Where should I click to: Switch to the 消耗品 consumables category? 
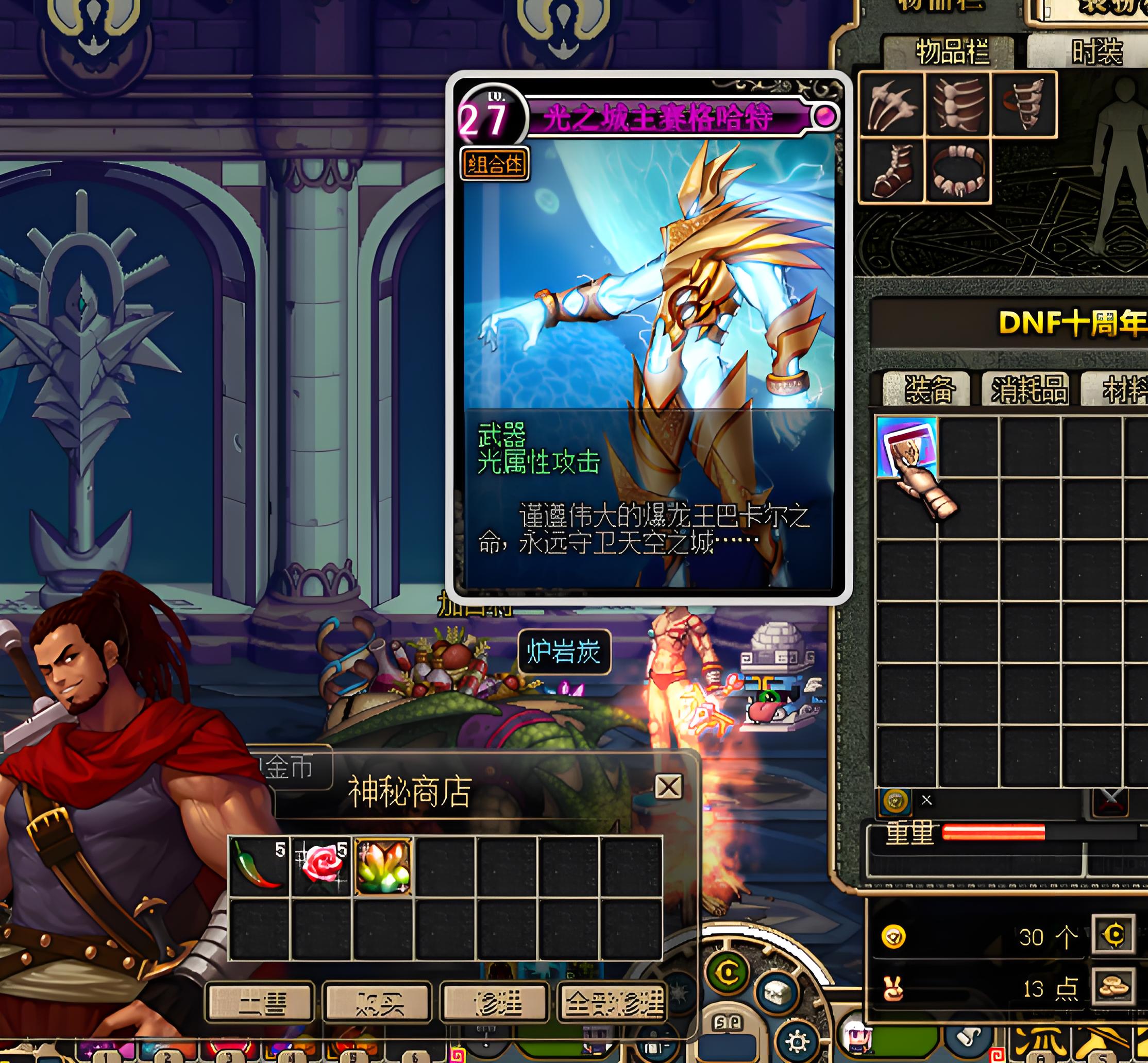[x=1027, y=389]
